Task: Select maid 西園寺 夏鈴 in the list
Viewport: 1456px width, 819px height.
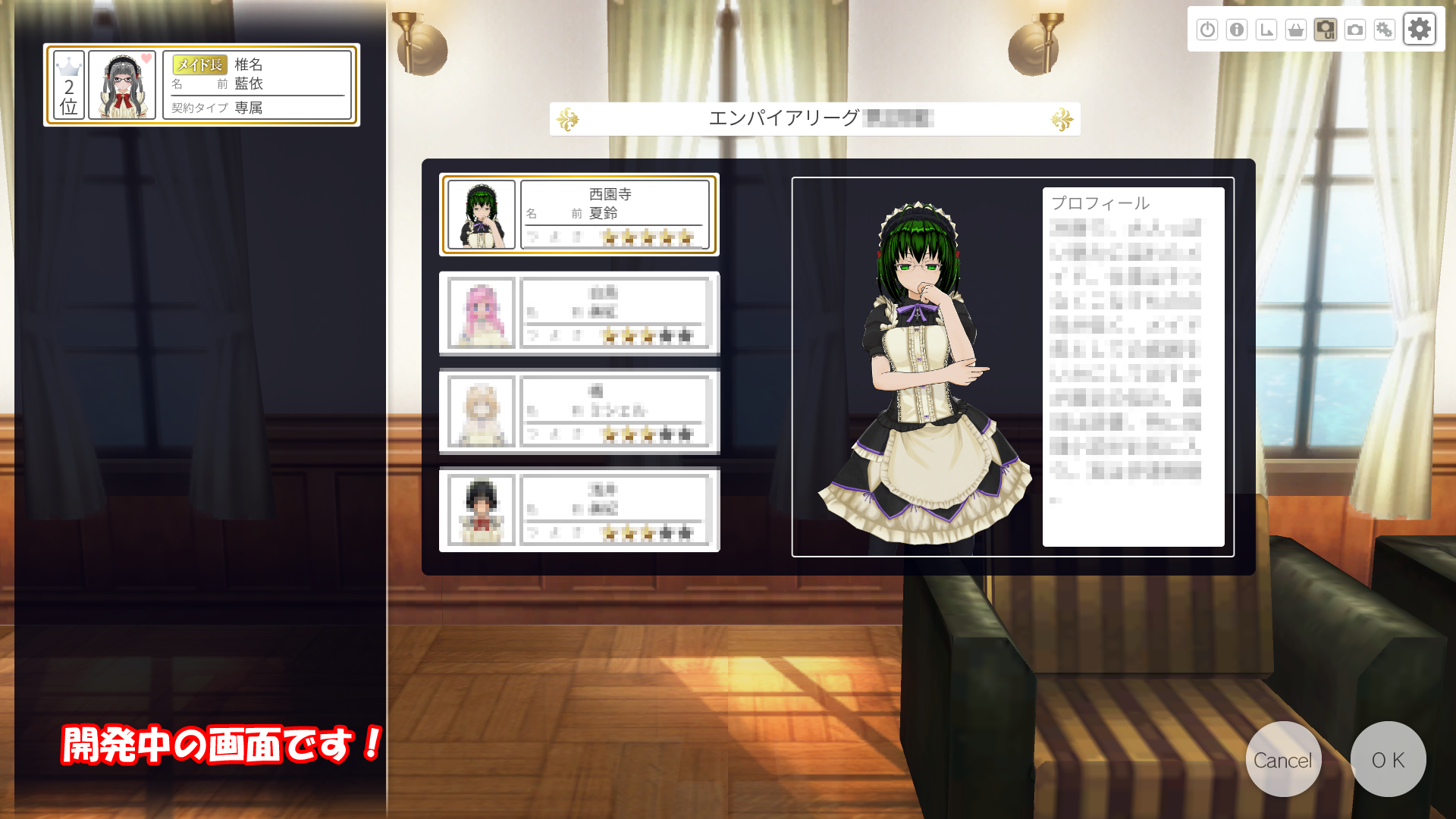Action: [x=579, y=215]
